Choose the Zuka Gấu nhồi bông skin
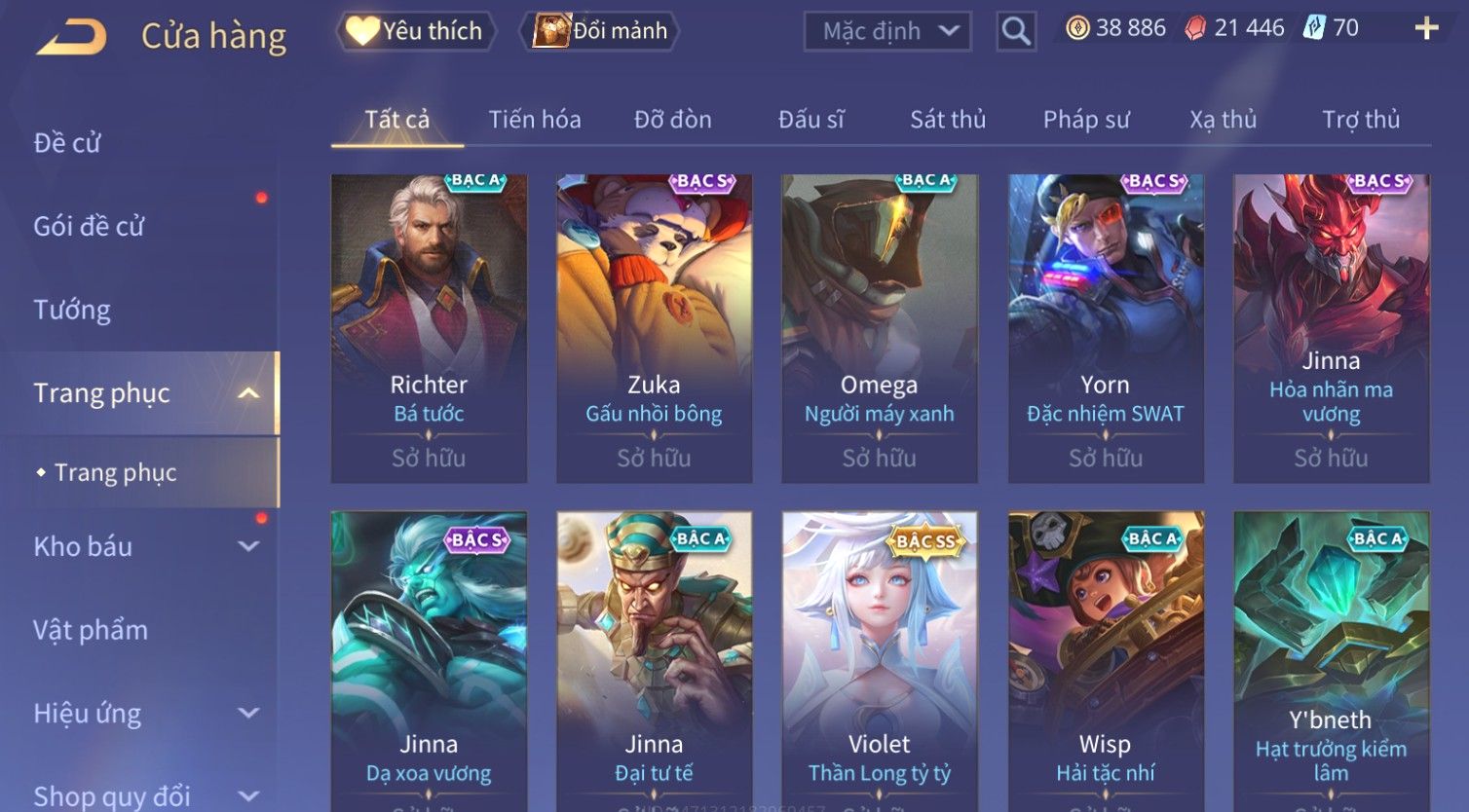 (654, 328)
